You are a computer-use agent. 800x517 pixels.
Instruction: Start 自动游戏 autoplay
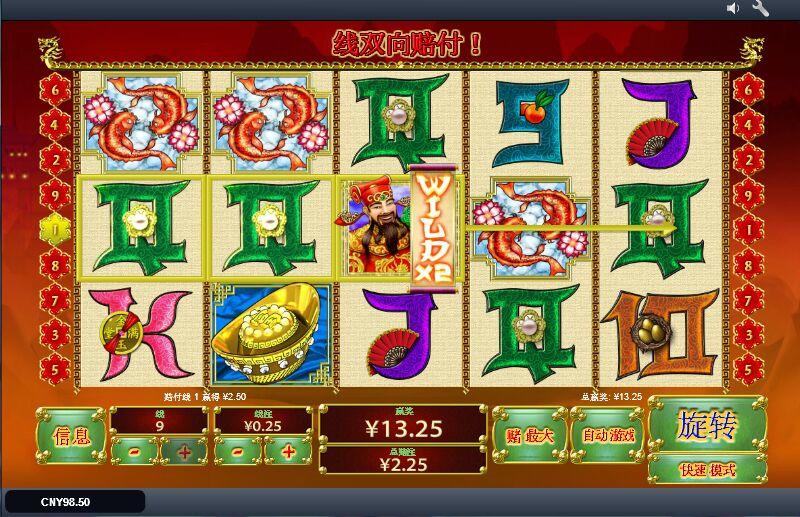(608, 435)
